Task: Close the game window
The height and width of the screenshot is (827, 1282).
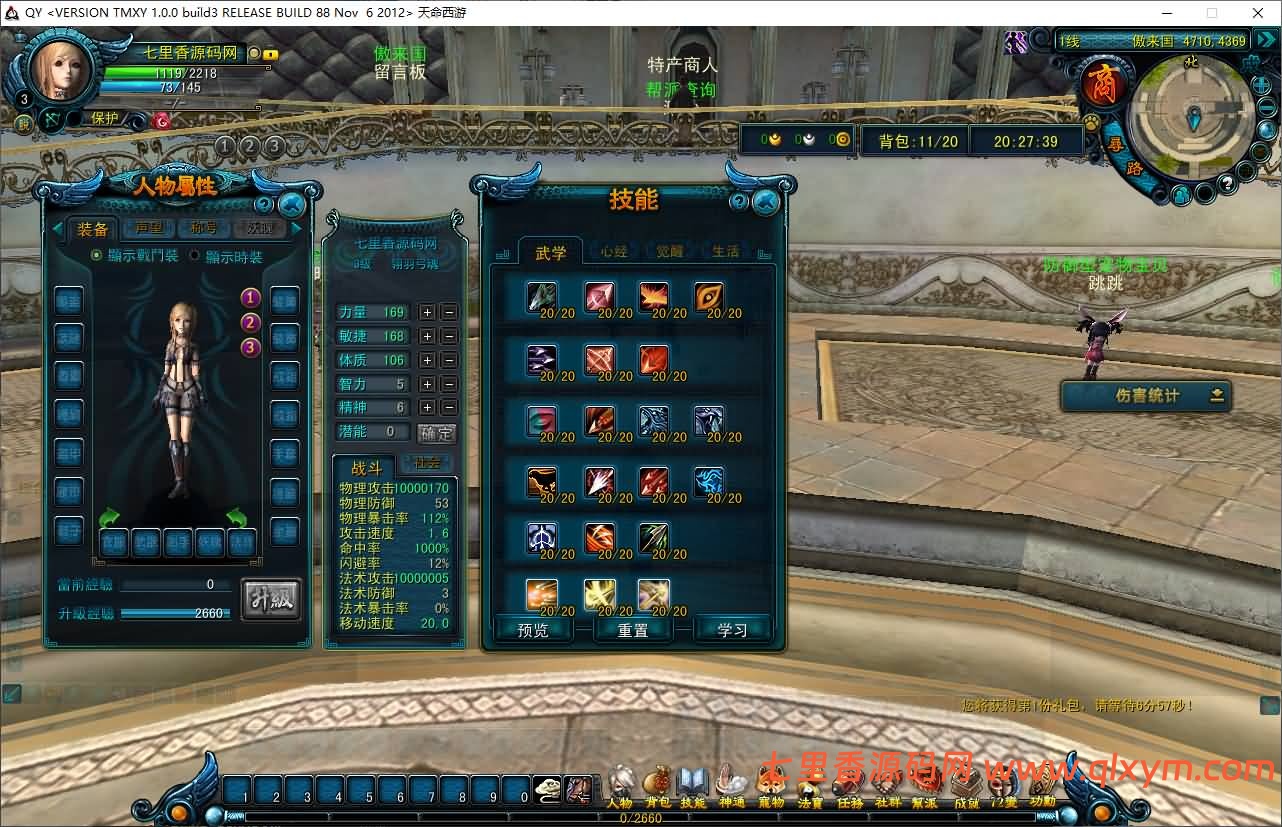Action: [x=1257, y=13]
